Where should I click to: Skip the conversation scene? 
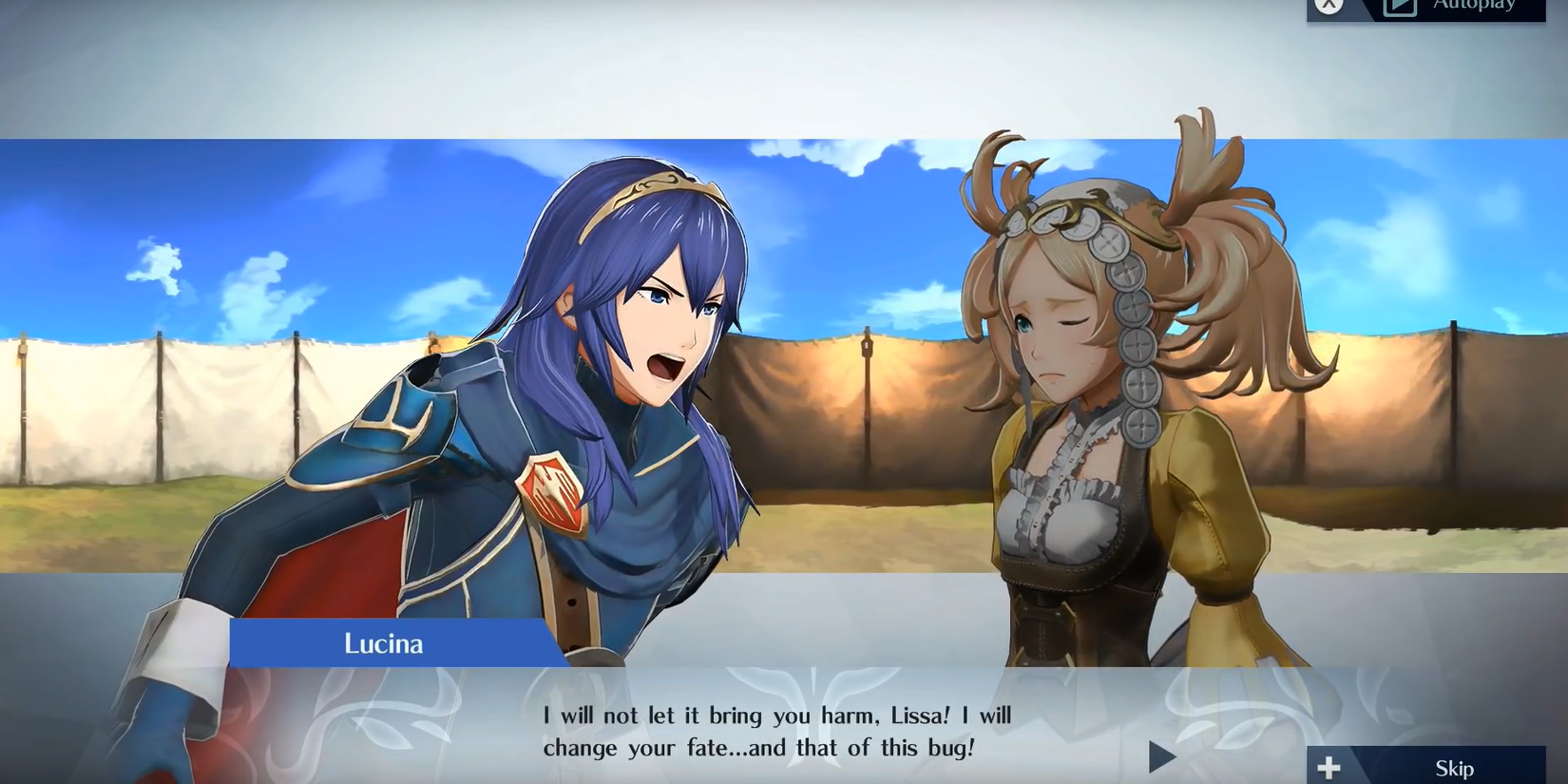click(x=1435, y=767)
